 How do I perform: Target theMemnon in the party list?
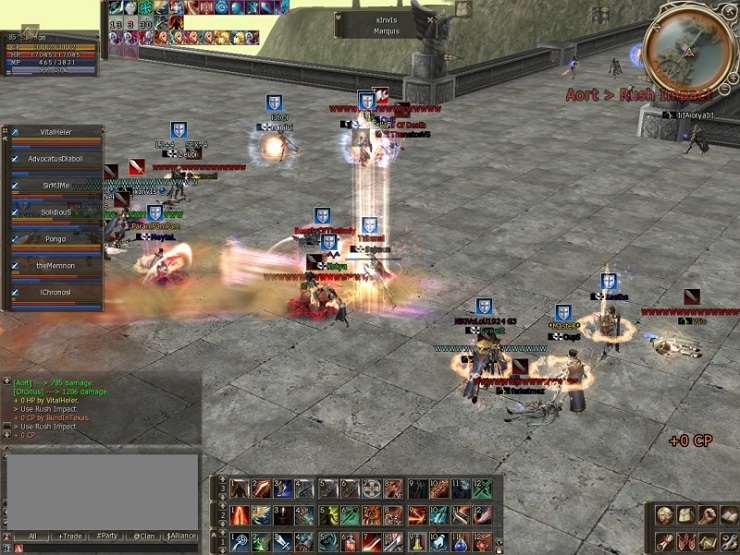point(57,267)
